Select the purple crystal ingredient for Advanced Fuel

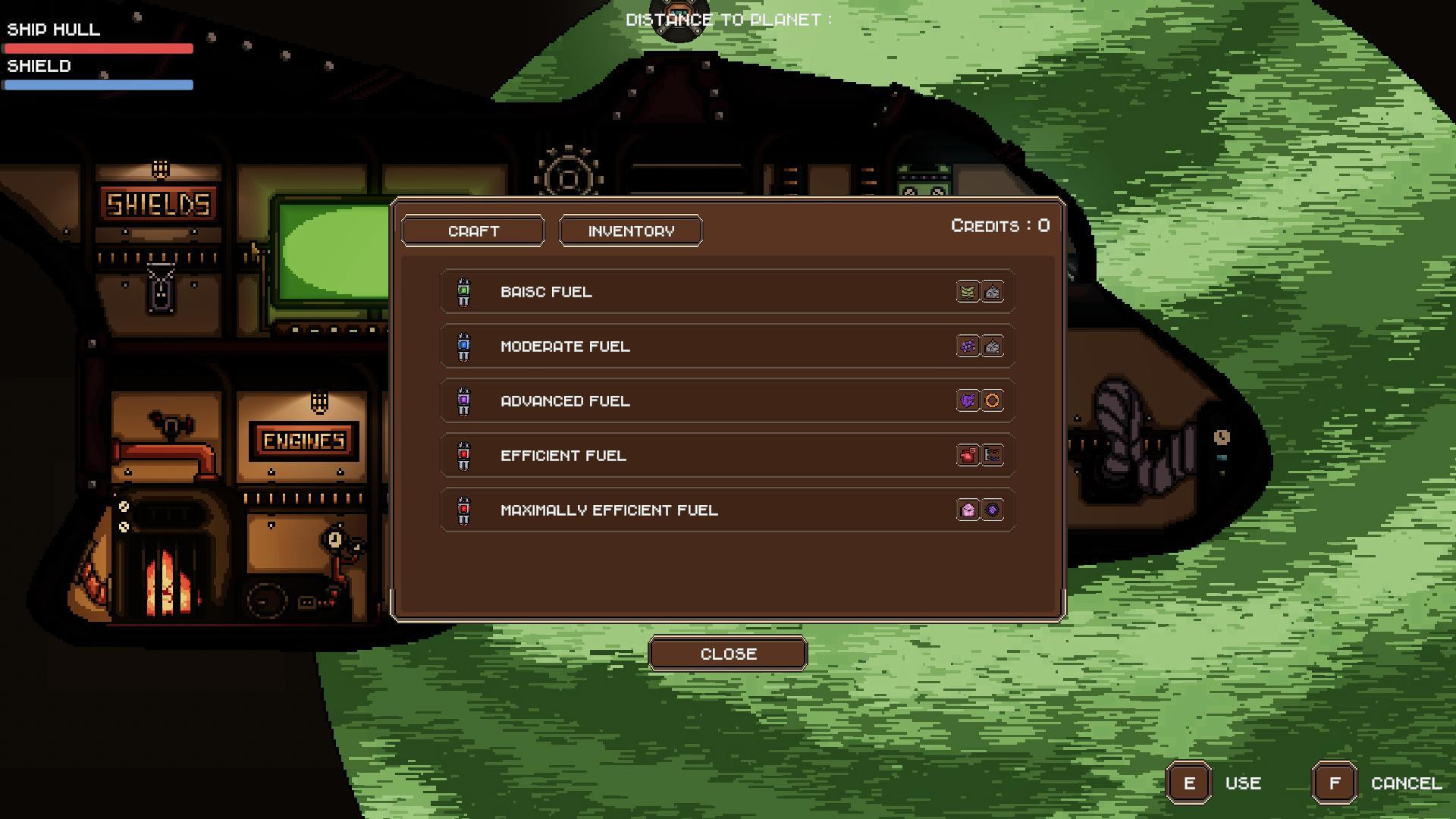(x=968, y=401)
